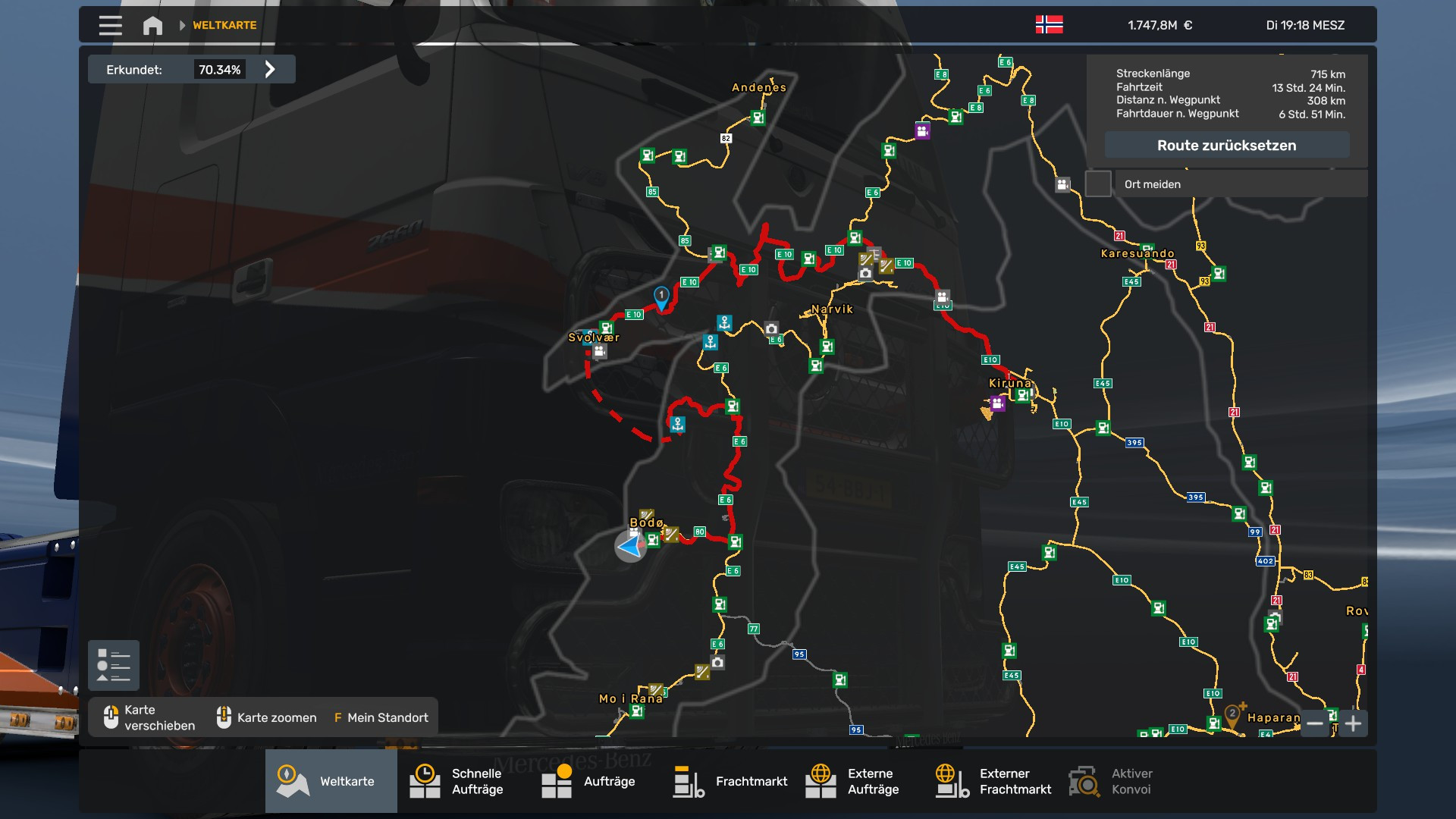
Task: Expand the explored percentage arrow
Action: point(270,70)
